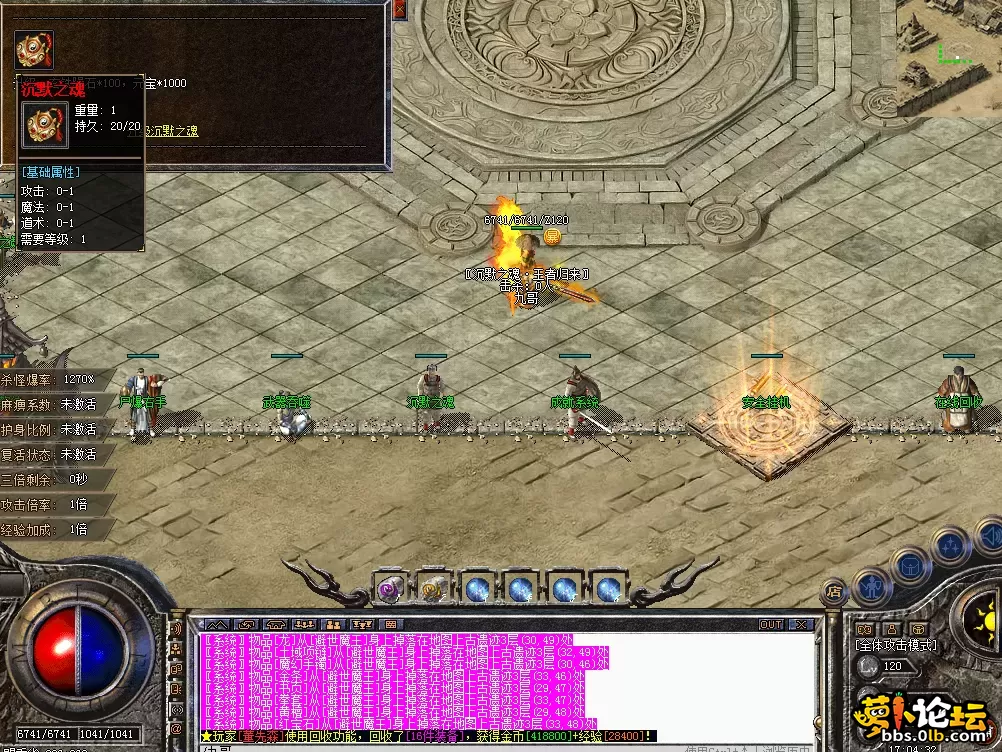Click the first chat channel filter button
1002x752 pixels.
pyautogui.click(x=218, y=625)
